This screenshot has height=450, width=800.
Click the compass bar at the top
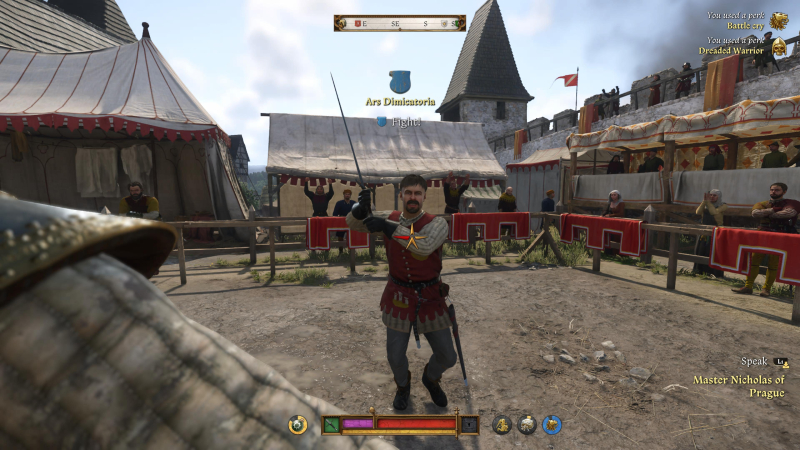(x=400, y=23)
